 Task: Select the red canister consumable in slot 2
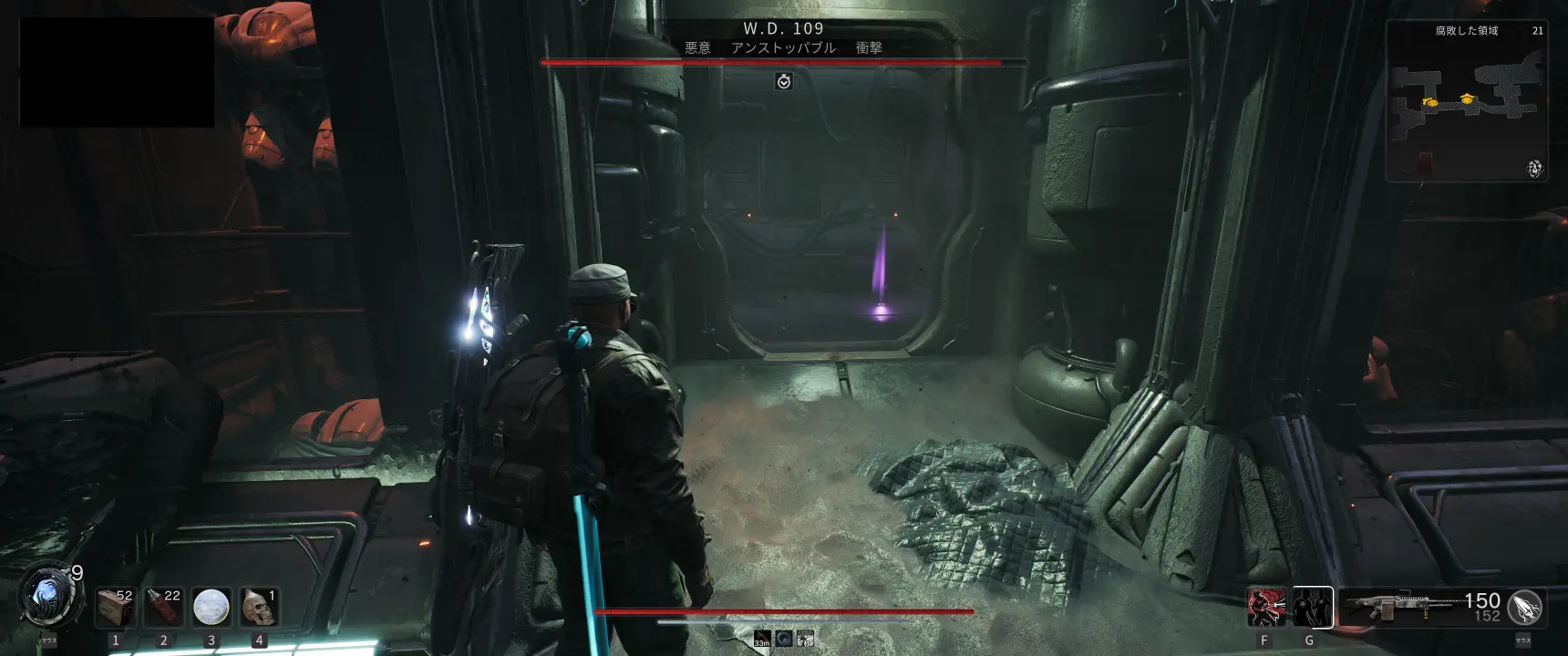[x=164, y=607]
